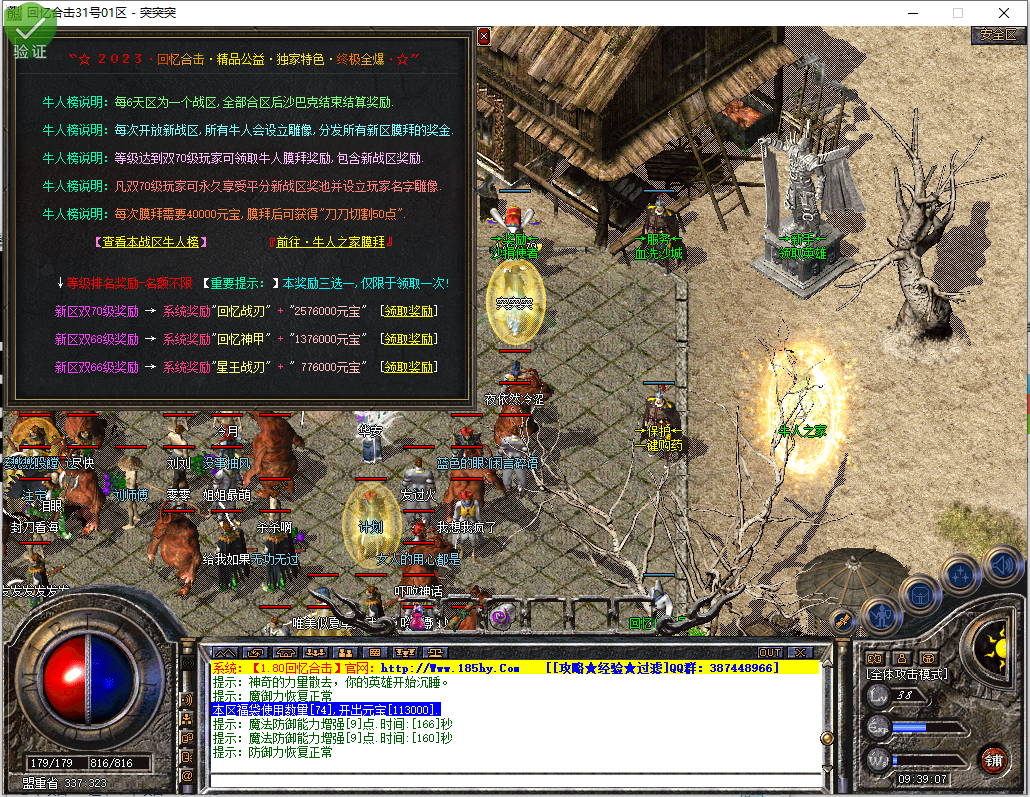Select the @ chat channel button
The width and height of the screenshot is (1030, 797).
point(186,775)
